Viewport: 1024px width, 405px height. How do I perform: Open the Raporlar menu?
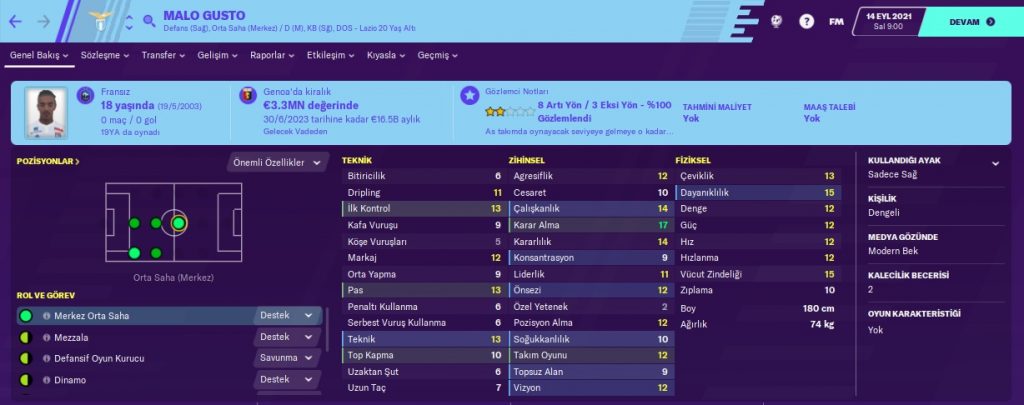coord(273,56)
